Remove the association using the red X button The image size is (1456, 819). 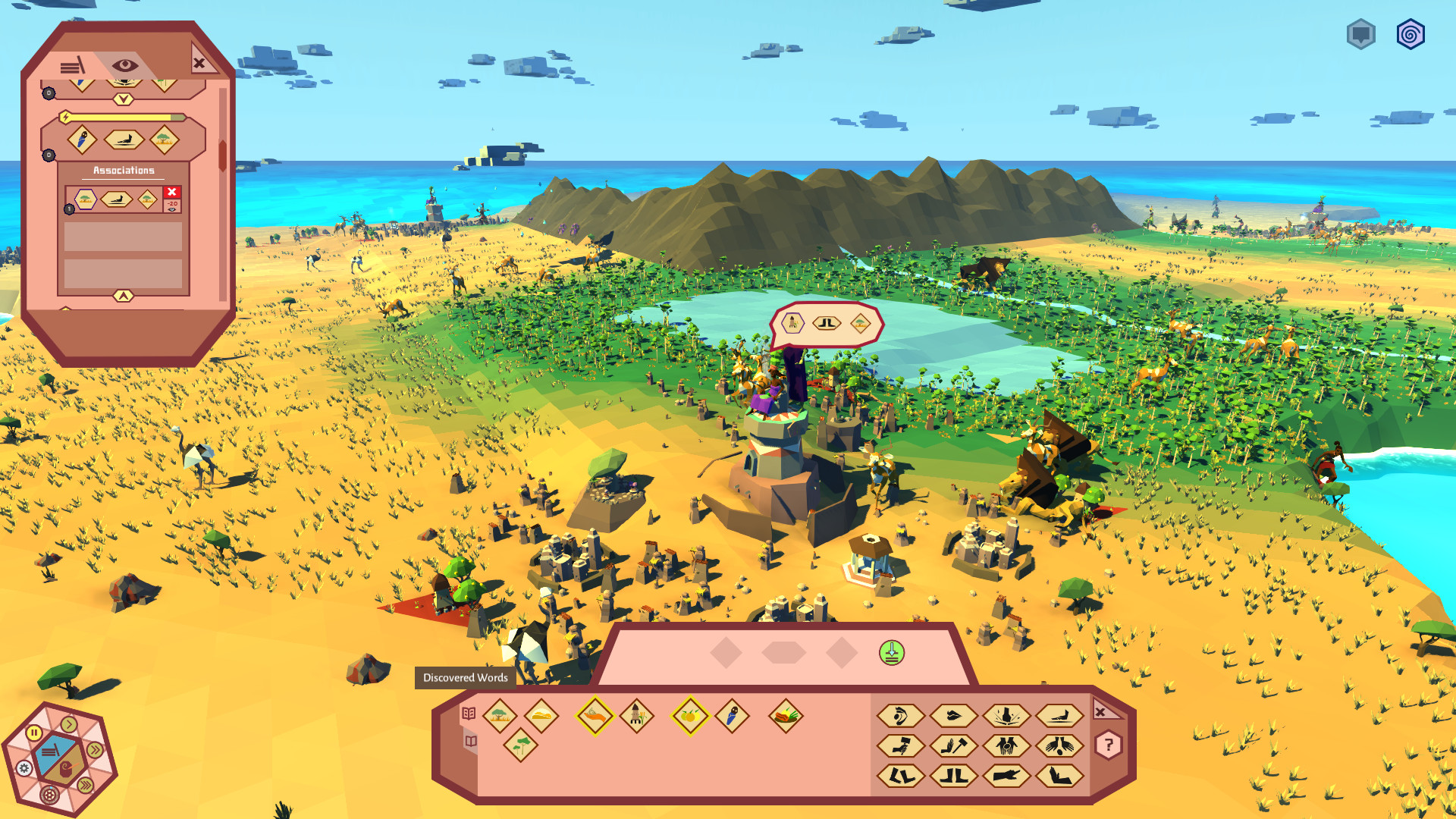(x=171, y=192)
